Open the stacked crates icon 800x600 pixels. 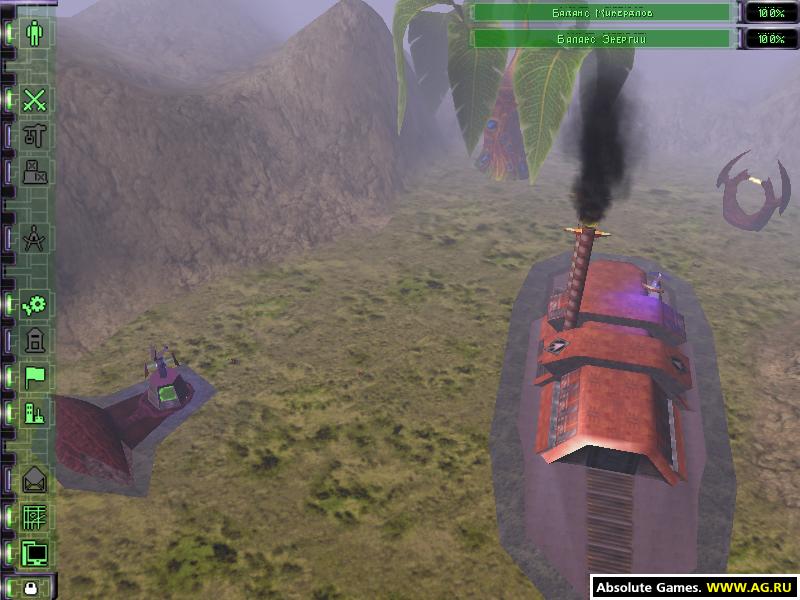[36, 171]
